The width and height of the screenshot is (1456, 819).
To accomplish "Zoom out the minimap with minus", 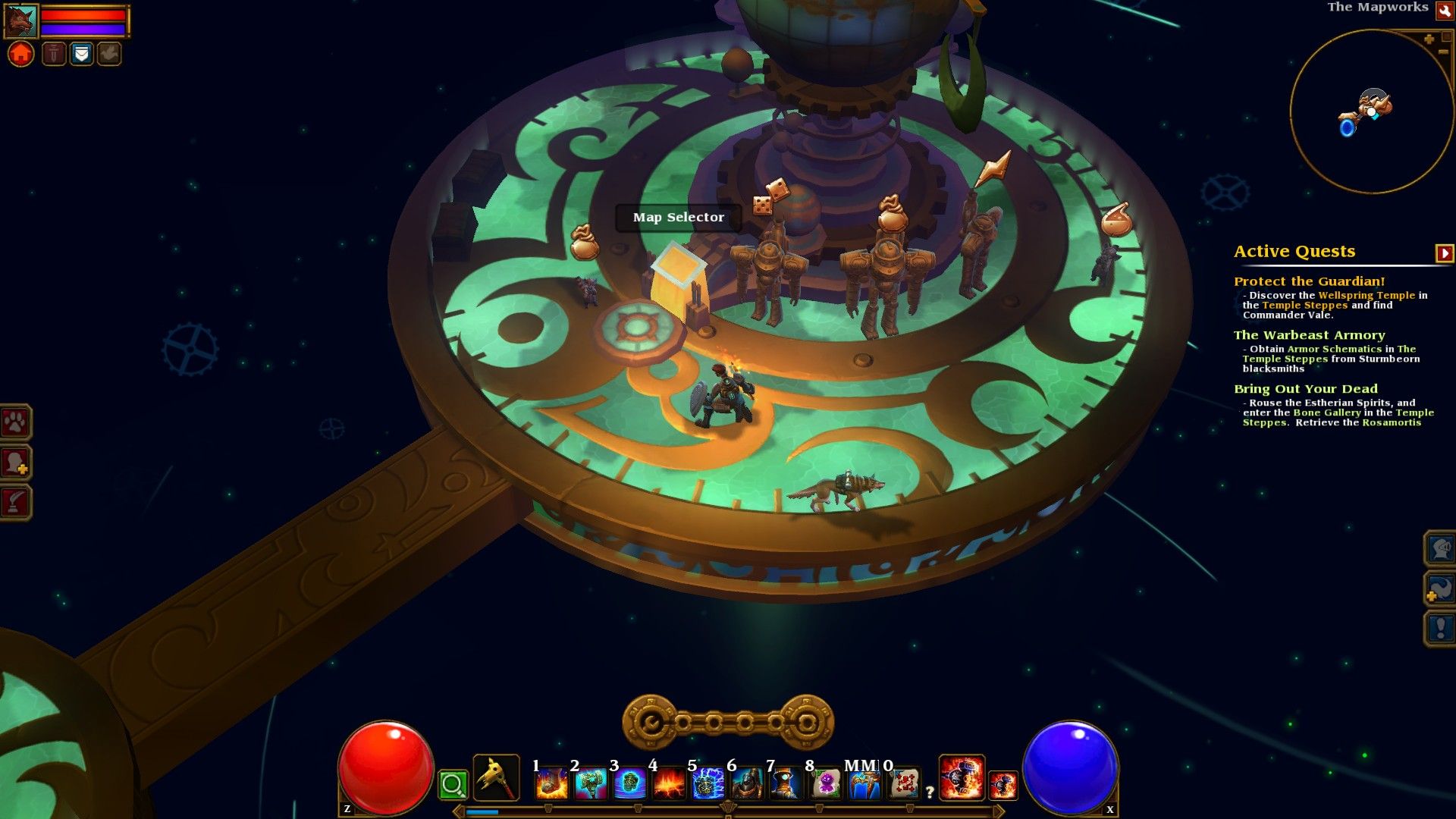I will [1443, 51].
